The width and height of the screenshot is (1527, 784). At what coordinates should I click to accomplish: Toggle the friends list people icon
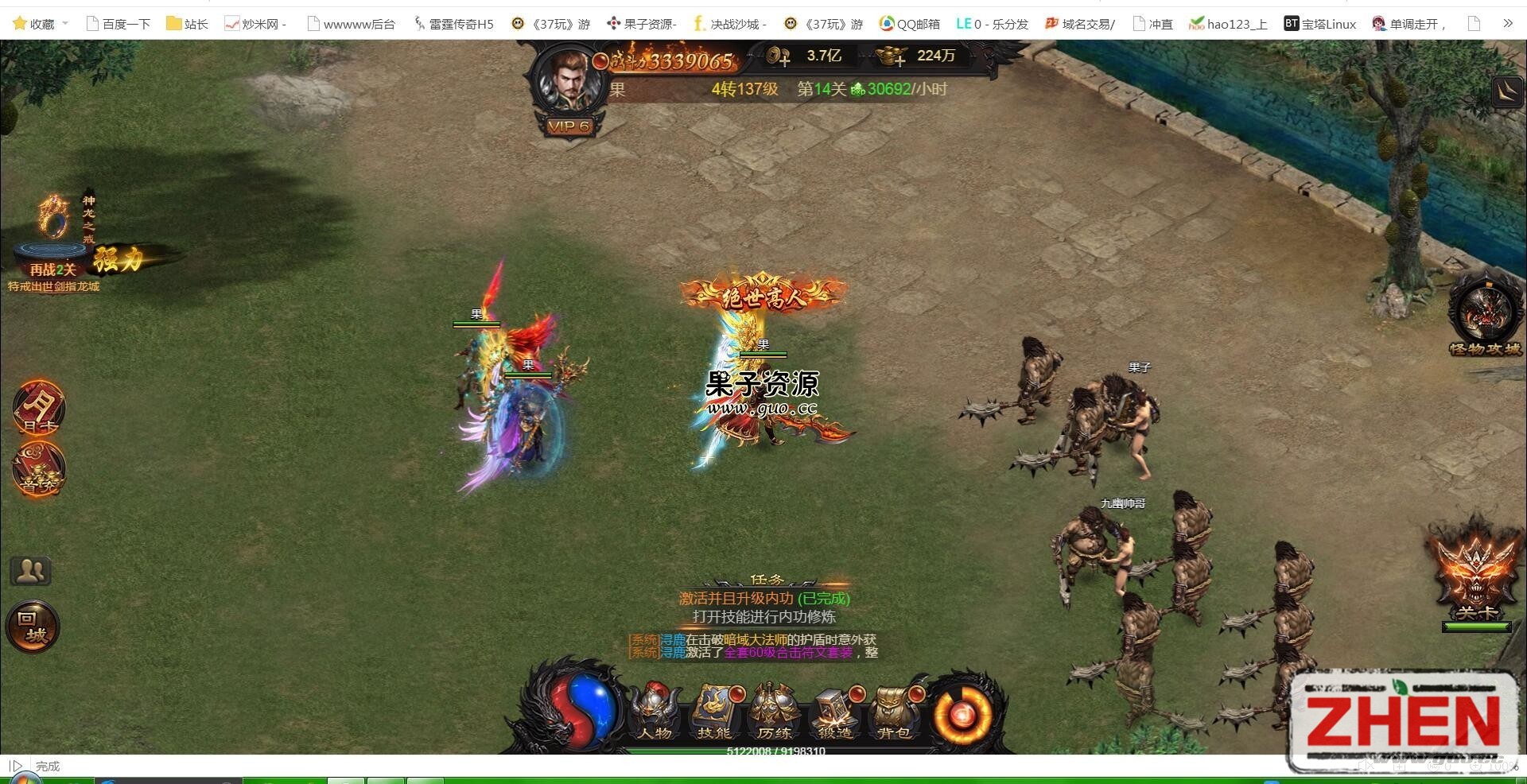click(x=30, y=569)
